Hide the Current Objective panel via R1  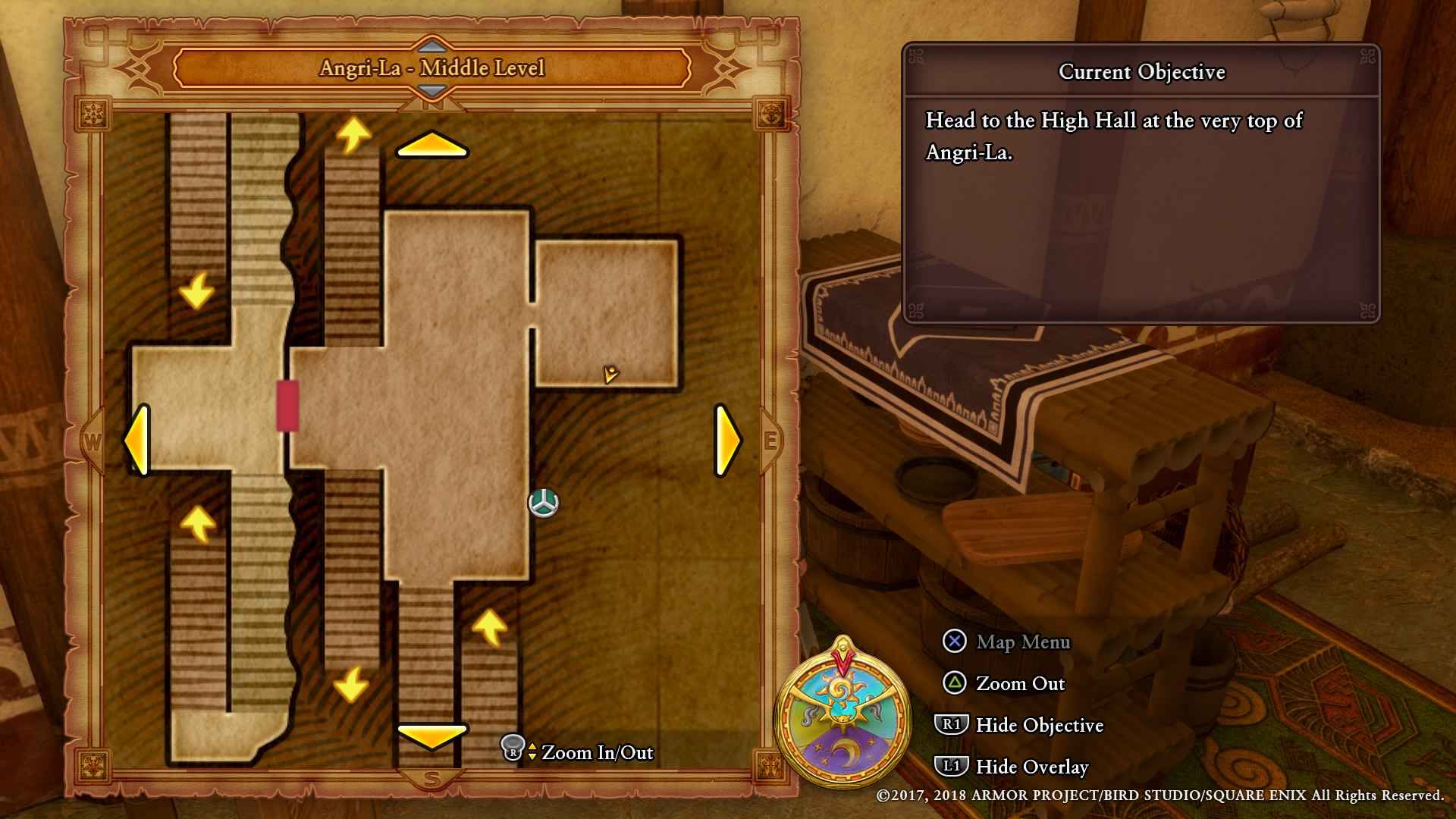click(x=954, y=726)
